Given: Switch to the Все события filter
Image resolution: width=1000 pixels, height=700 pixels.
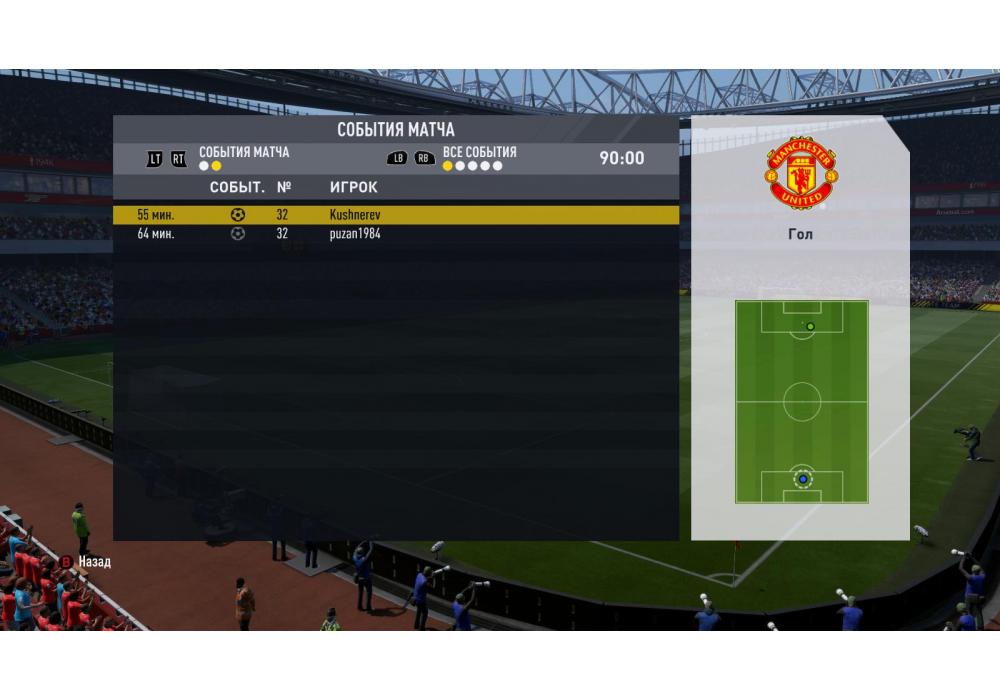Looking at the screenshot, I should [x=479, y=152].
